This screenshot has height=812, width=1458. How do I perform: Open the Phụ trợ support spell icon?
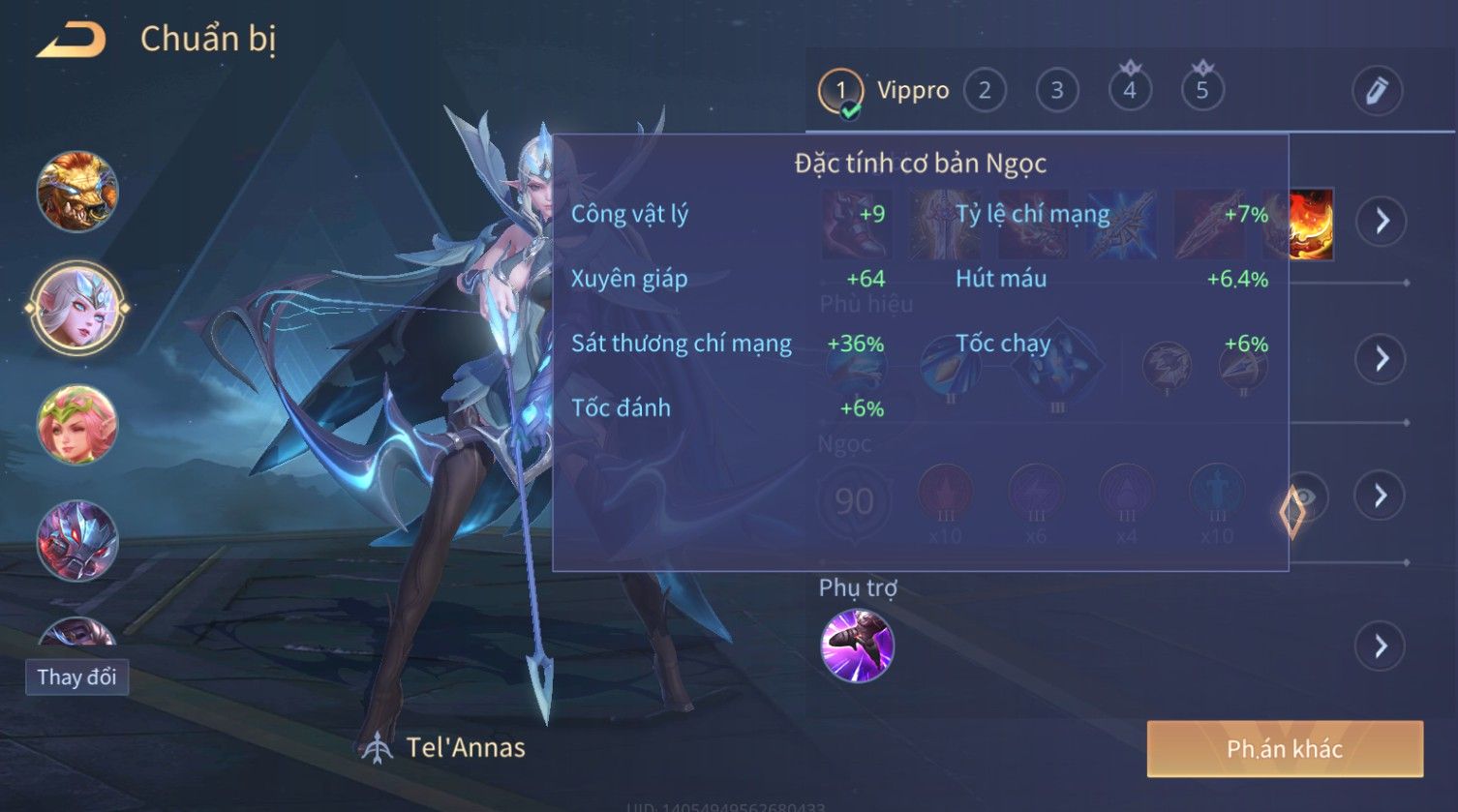pos(857,646)
